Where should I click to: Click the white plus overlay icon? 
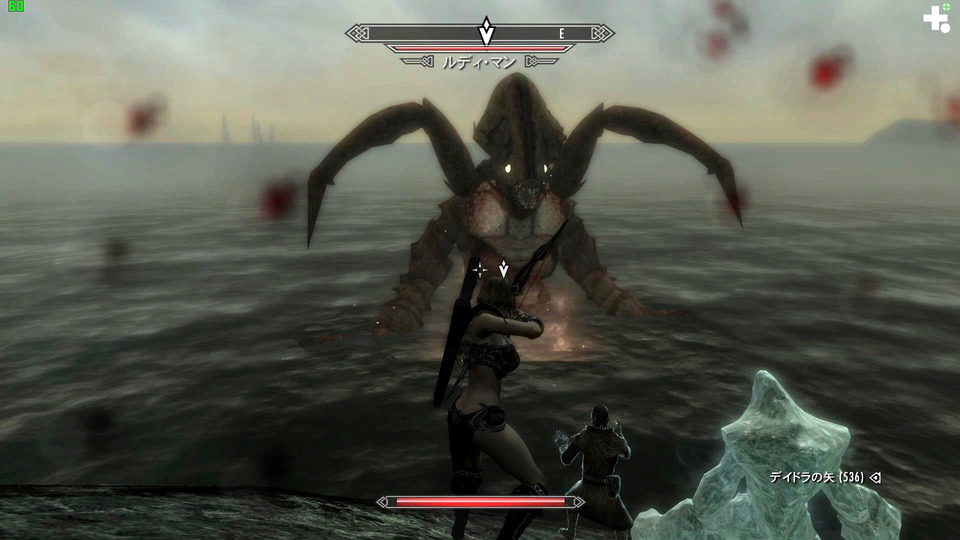tap(936, 17)
